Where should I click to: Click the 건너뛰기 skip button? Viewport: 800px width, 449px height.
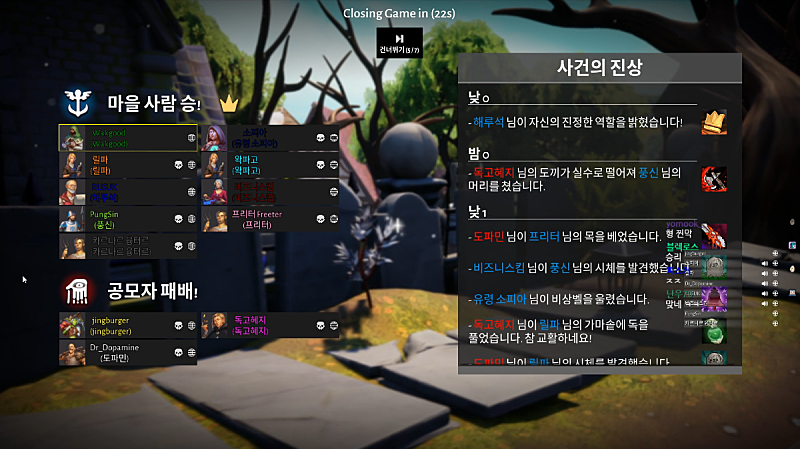[392, 42]
